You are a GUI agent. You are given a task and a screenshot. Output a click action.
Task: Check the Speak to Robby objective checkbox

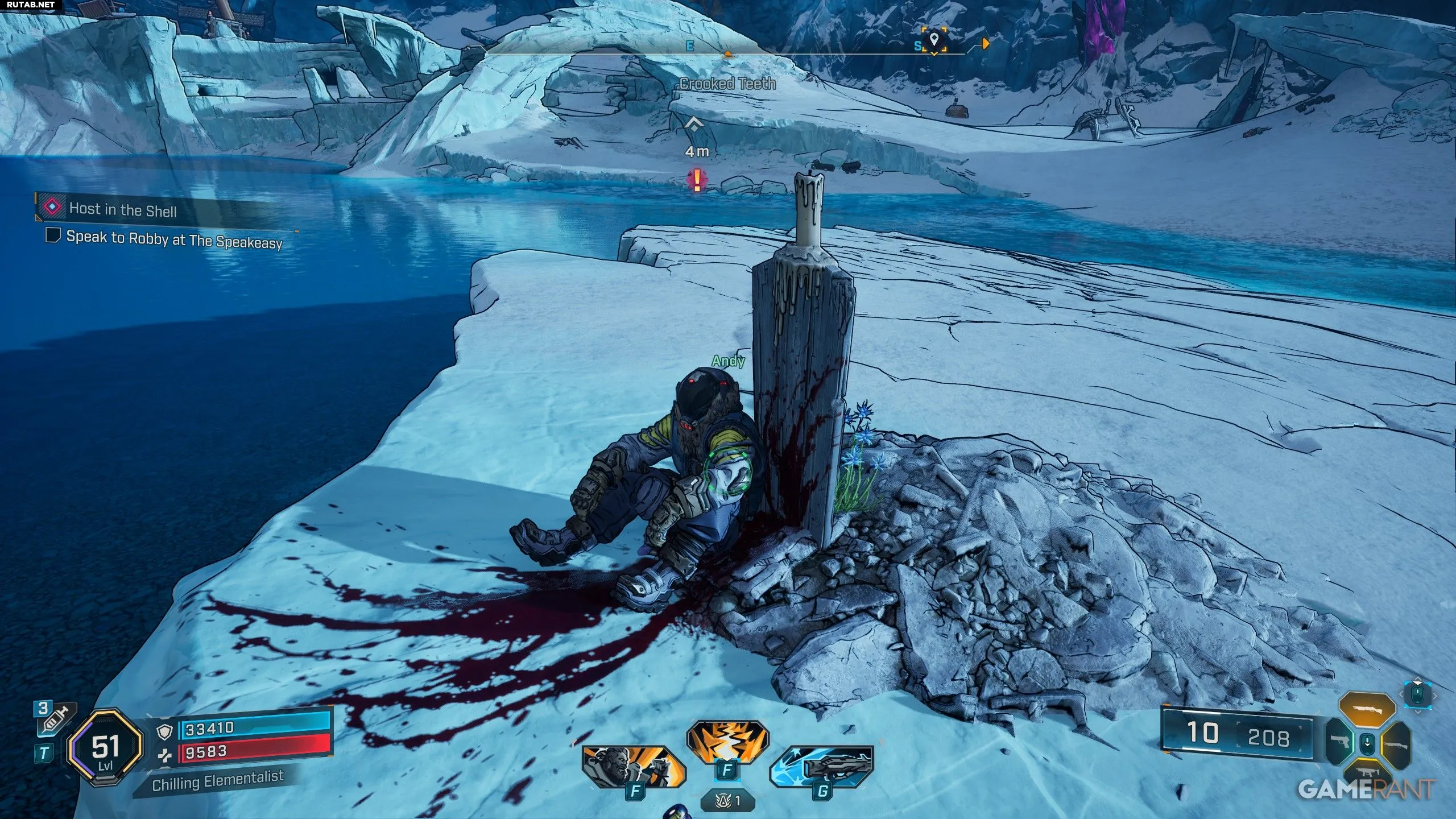pyautogui.click(x=53, y=235)
